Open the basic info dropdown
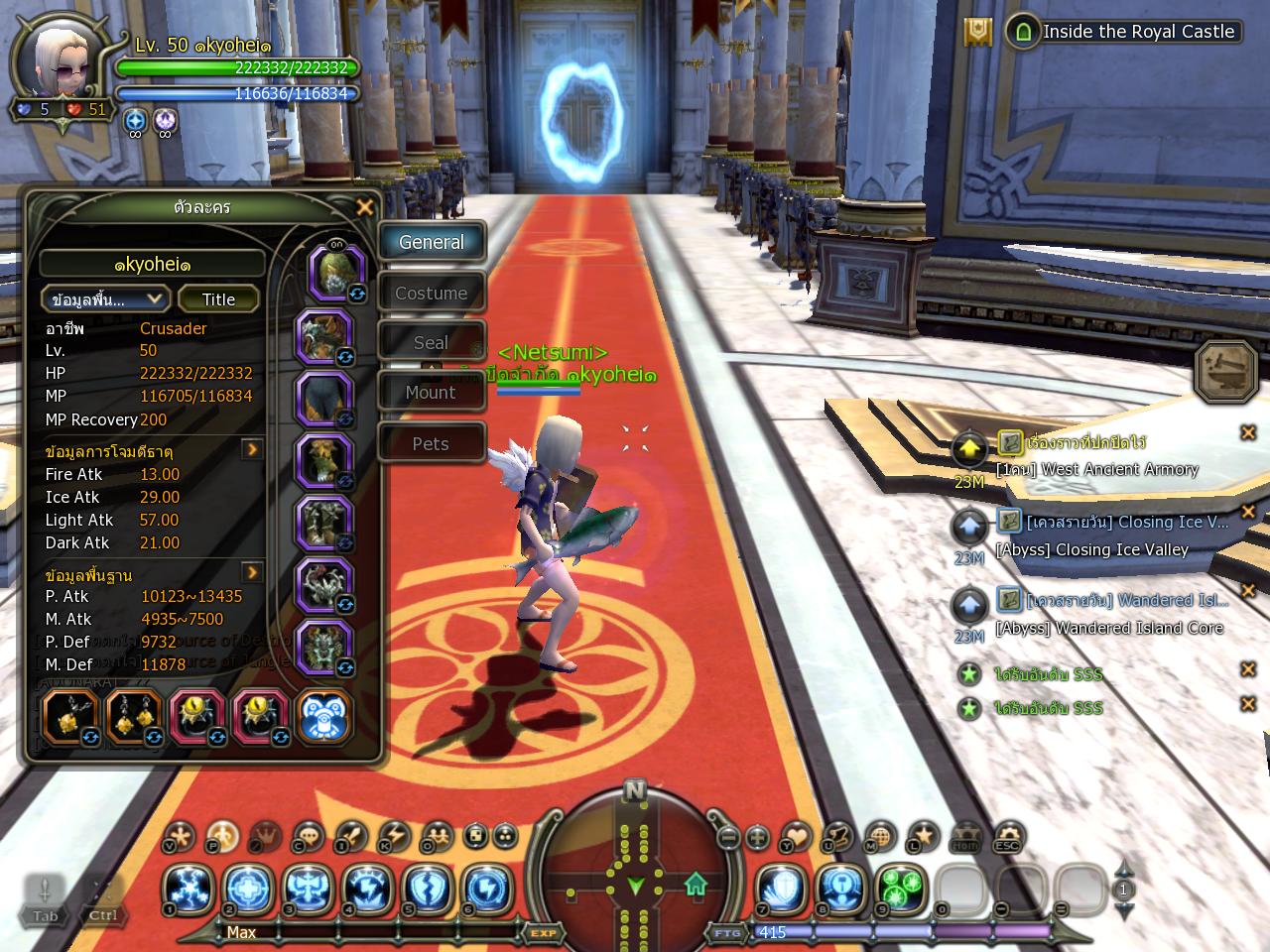 [x=106, y=299]
